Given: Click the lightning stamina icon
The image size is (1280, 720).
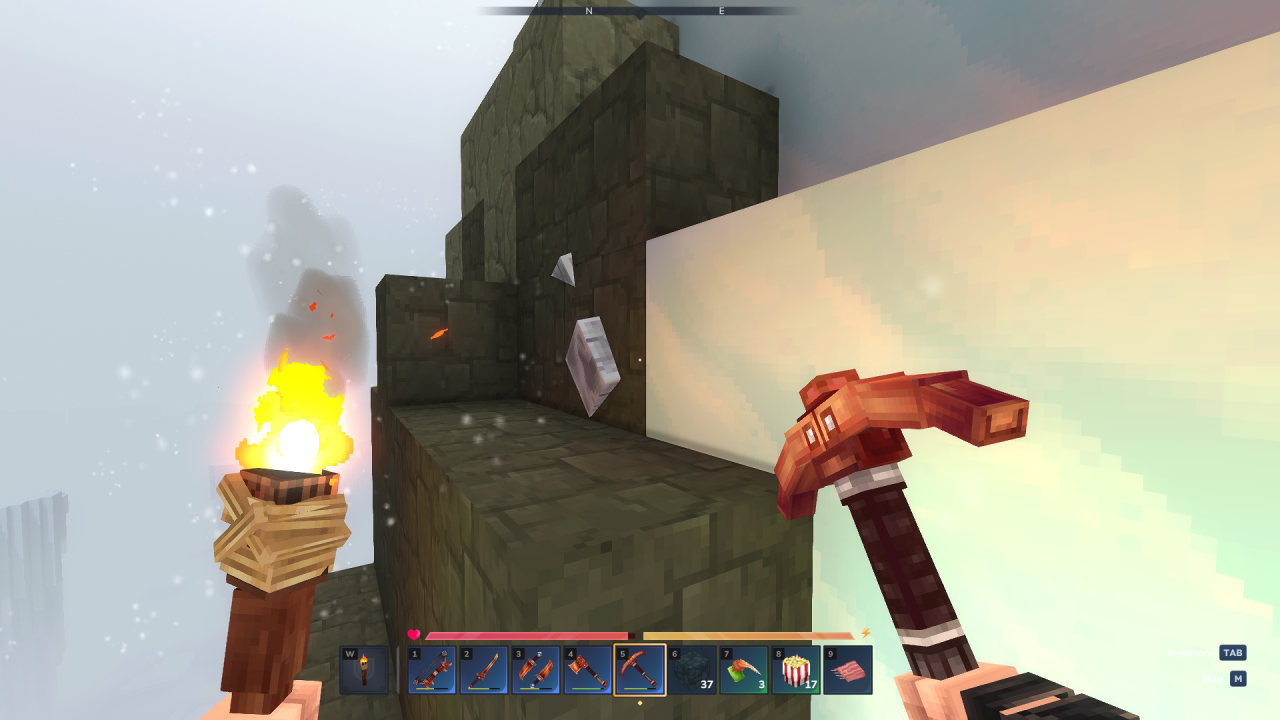Looking at the screenshot, I should 862,633.
